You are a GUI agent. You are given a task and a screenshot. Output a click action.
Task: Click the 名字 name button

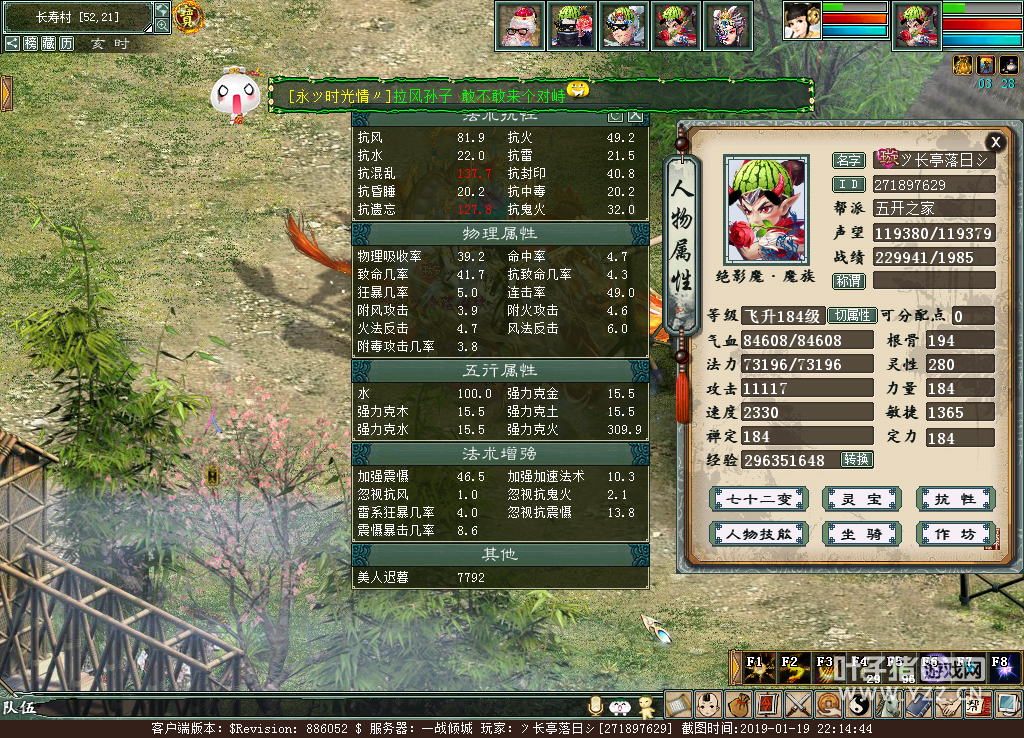(x=849, y=160)
